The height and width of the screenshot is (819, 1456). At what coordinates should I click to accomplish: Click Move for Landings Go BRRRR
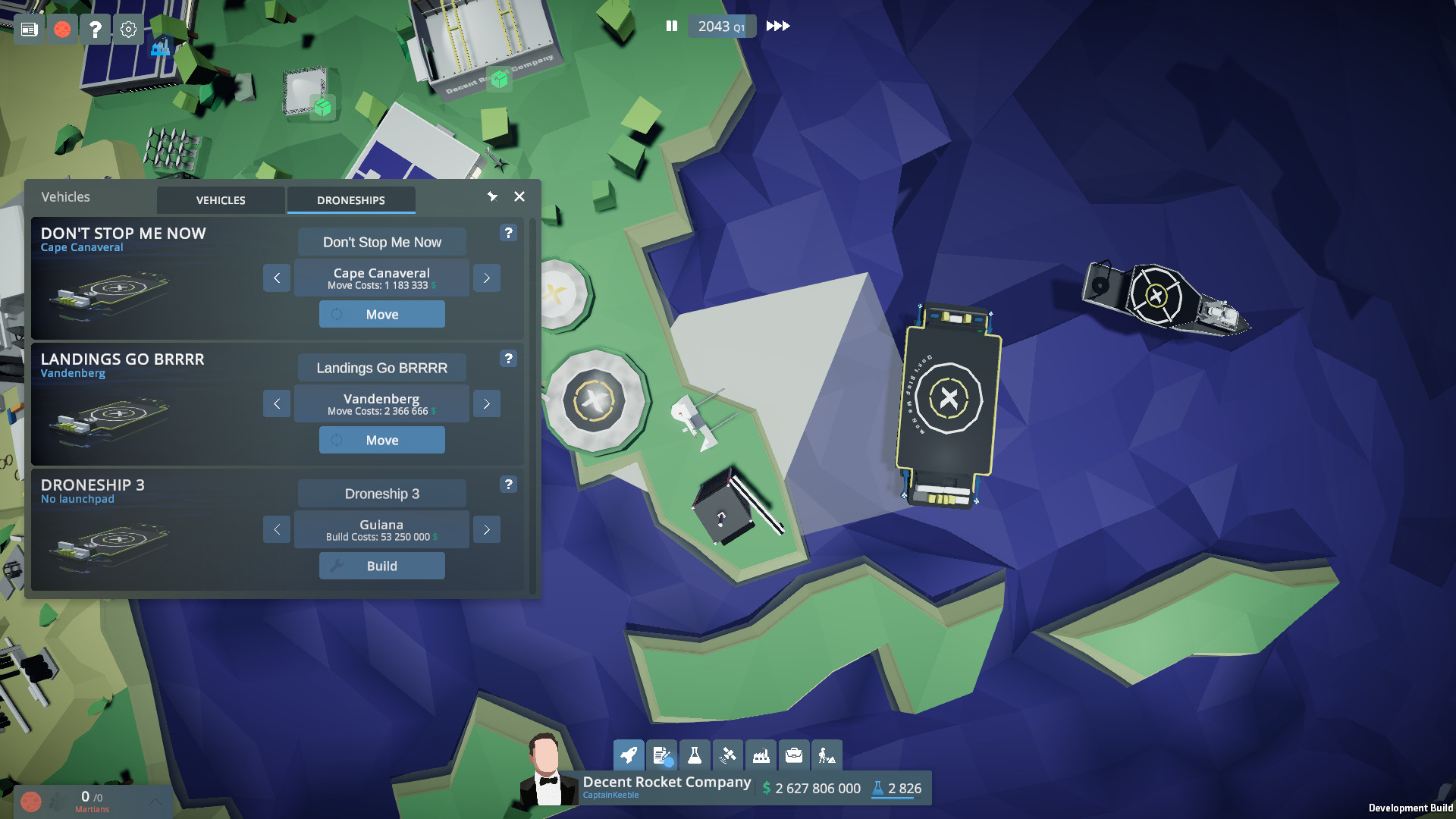pyautogui.click(x=381, y=440)
